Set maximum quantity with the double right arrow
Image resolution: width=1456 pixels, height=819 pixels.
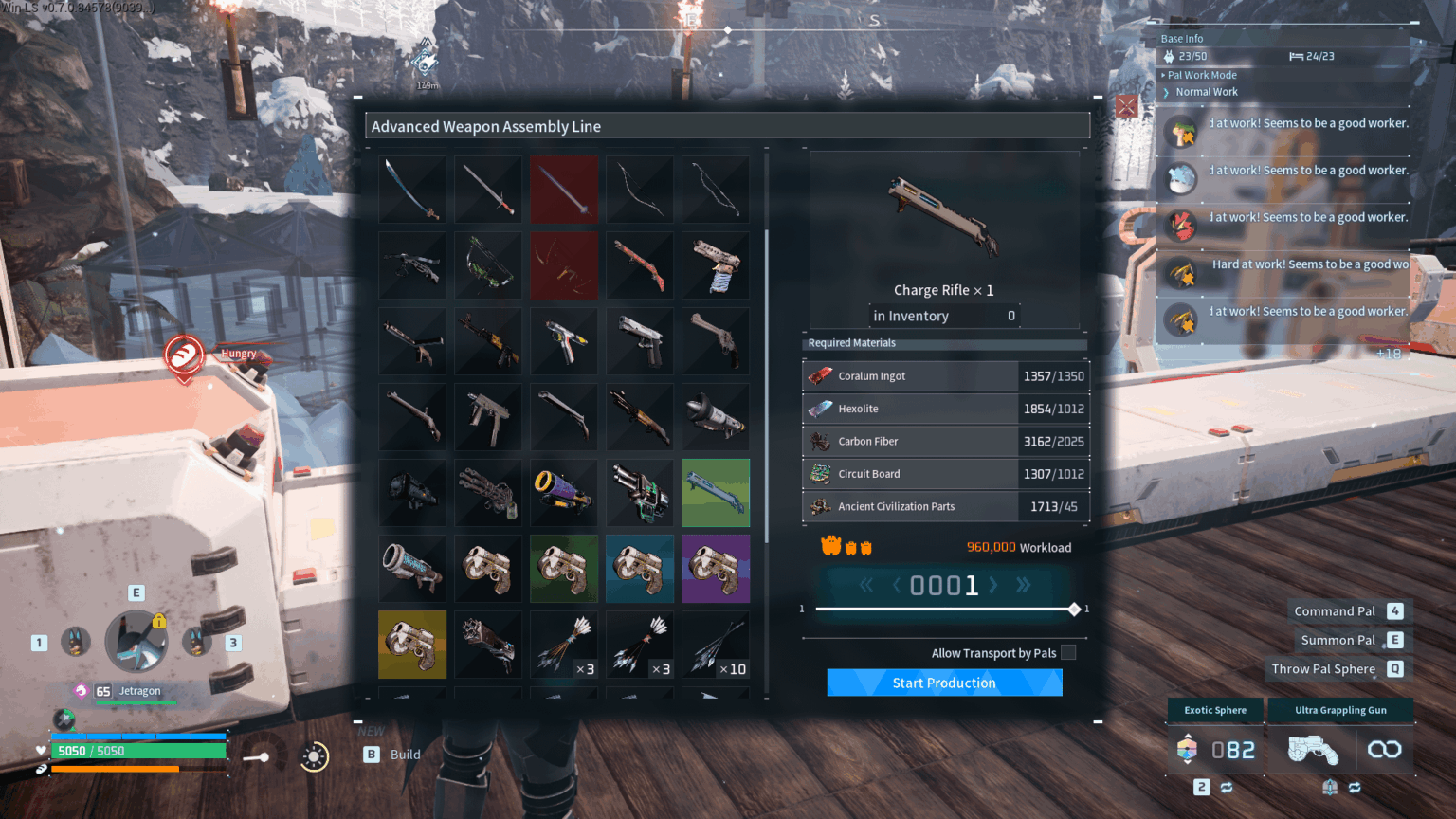point(1023,585)
